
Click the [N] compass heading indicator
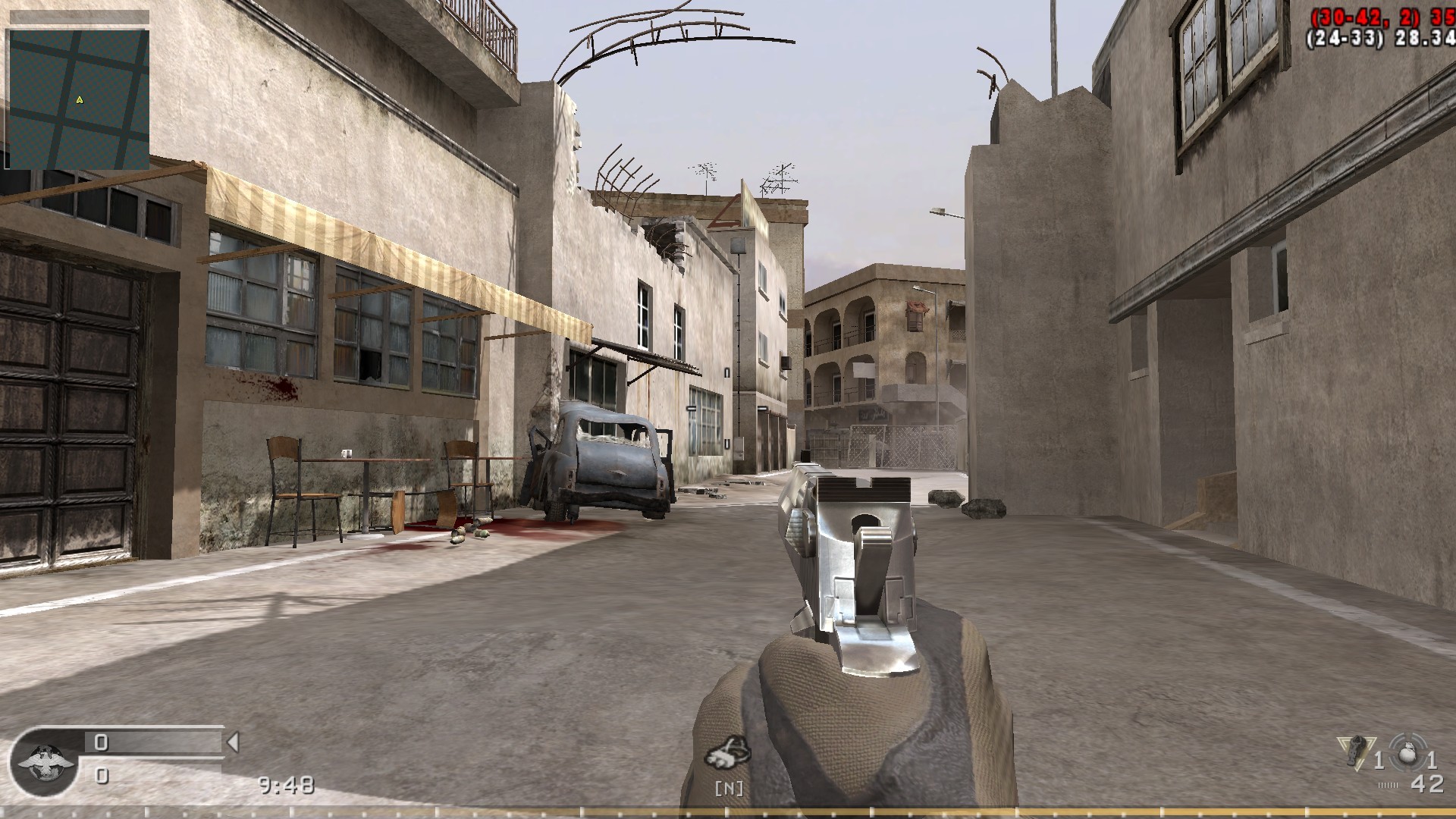(728, 789)
